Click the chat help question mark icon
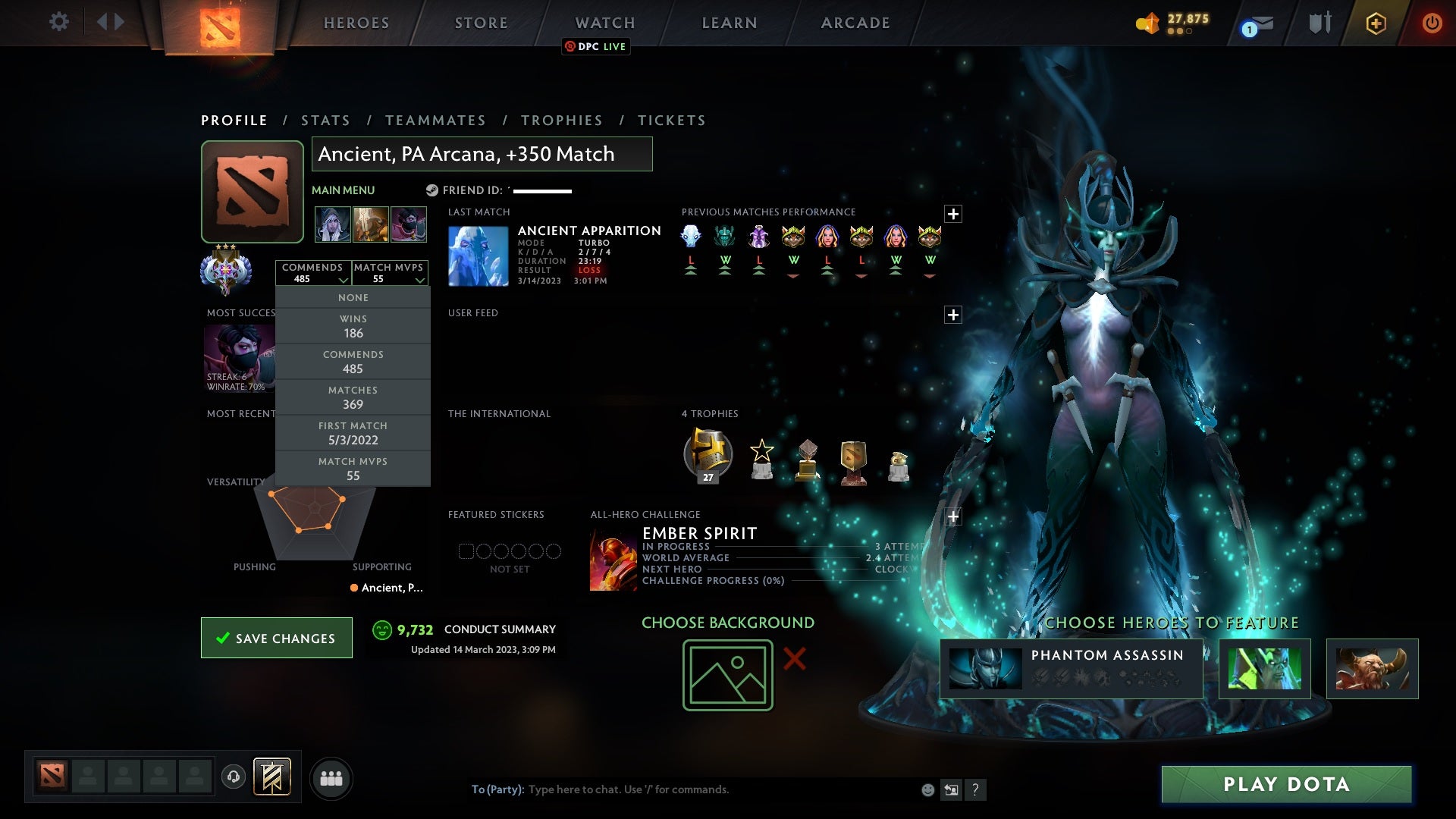Screen dimensions: 1456x819 coord(974,789)
